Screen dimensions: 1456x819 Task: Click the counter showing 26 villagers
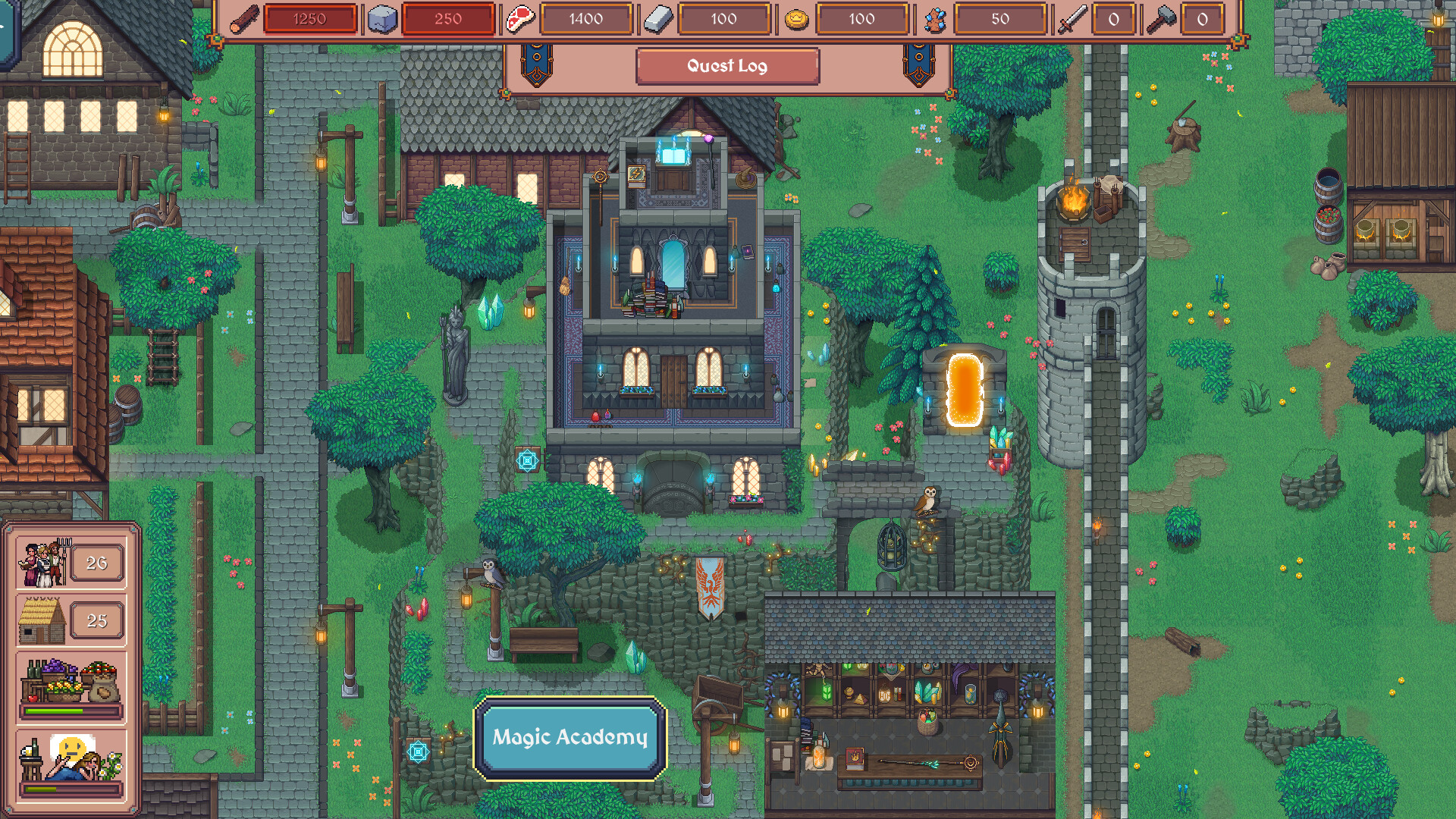96,562
